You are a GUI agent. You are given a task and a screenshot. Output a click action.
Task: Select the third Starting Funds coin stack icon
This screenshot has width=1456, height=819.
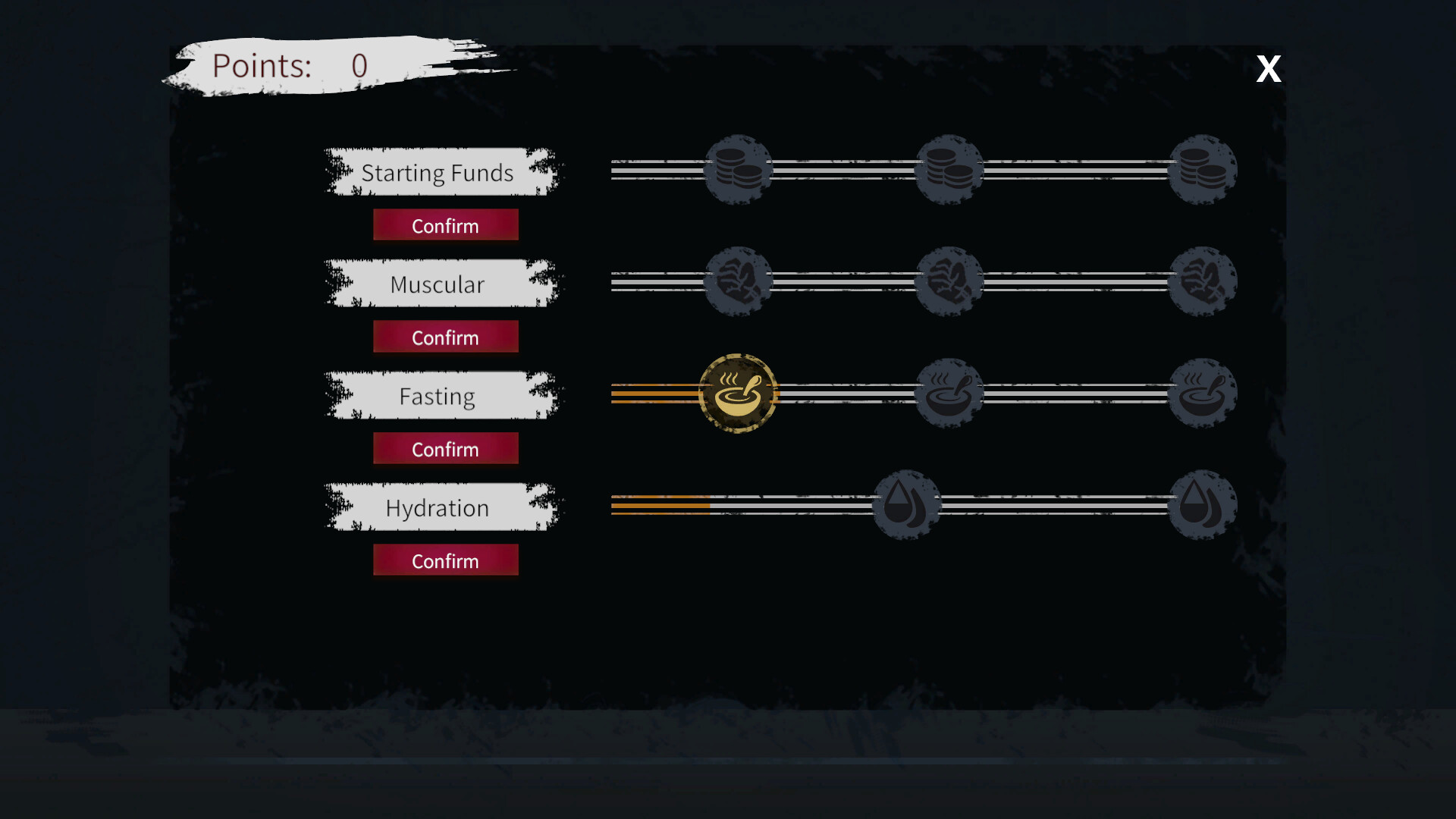tap(1202, 168)
